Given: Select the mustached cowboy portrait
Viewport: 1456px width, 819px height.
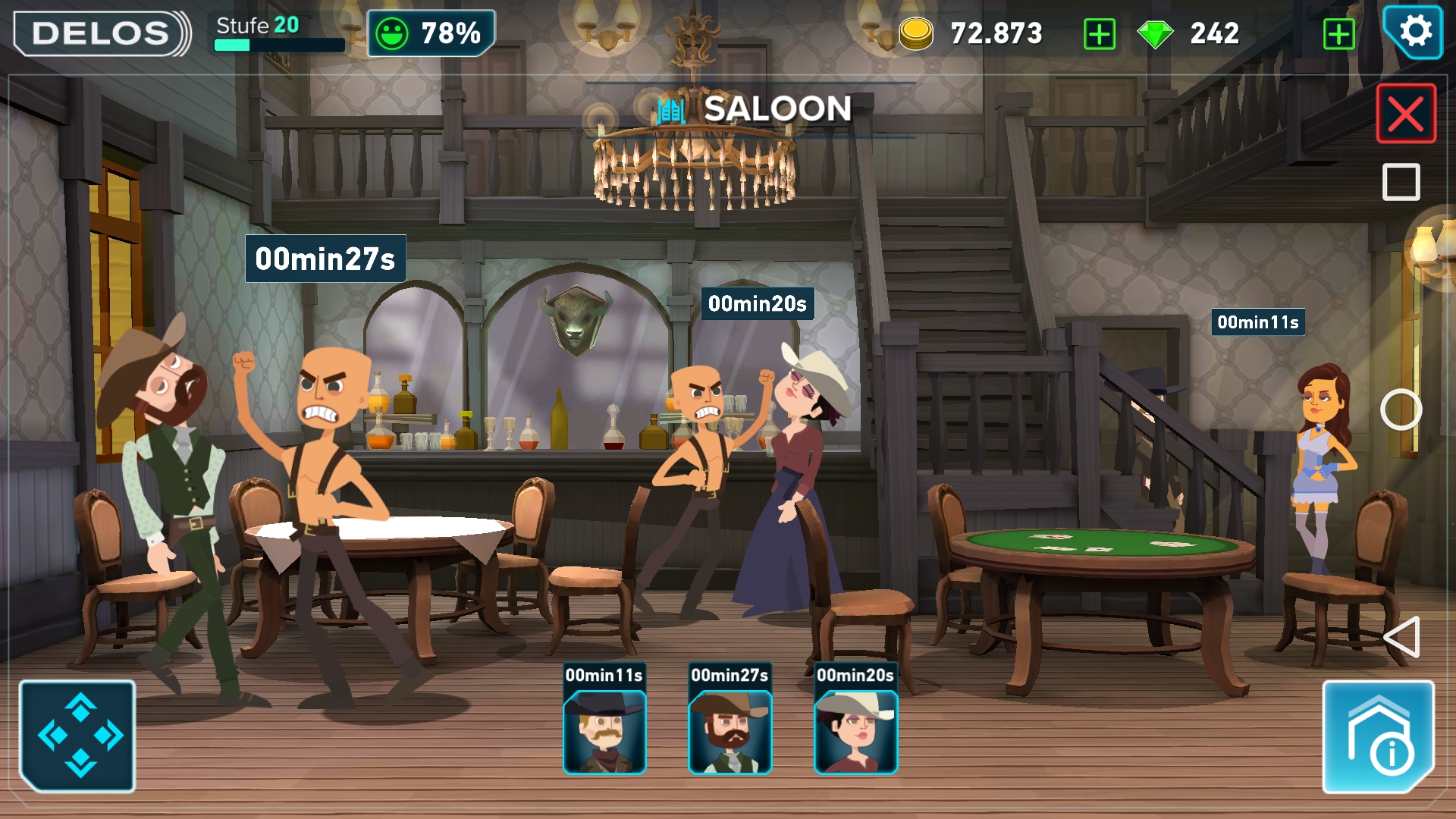Looking at the screenshot, I should coord(604,732).
